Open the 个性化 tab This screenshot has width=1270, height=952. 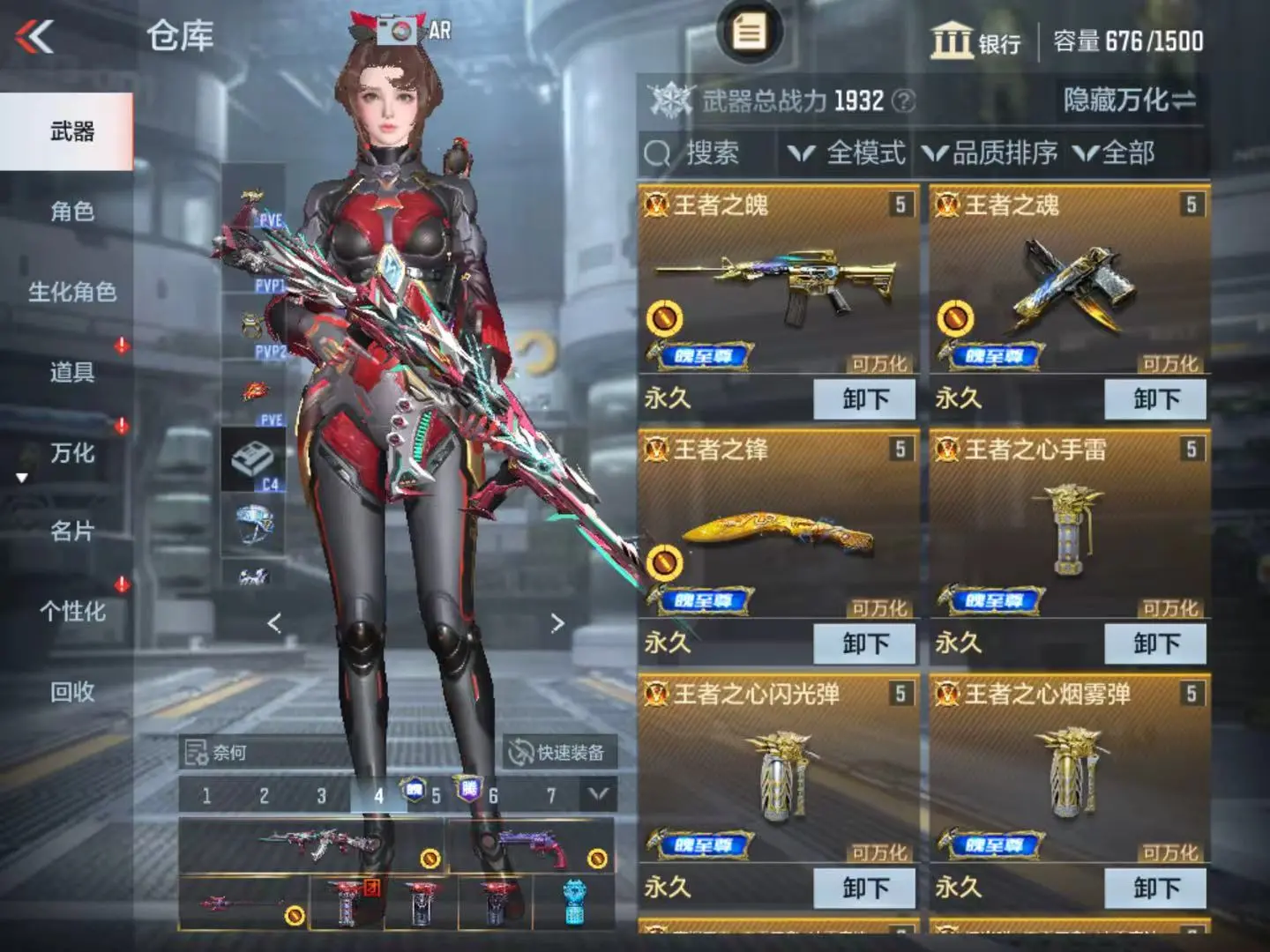click(x=71, y=612)
